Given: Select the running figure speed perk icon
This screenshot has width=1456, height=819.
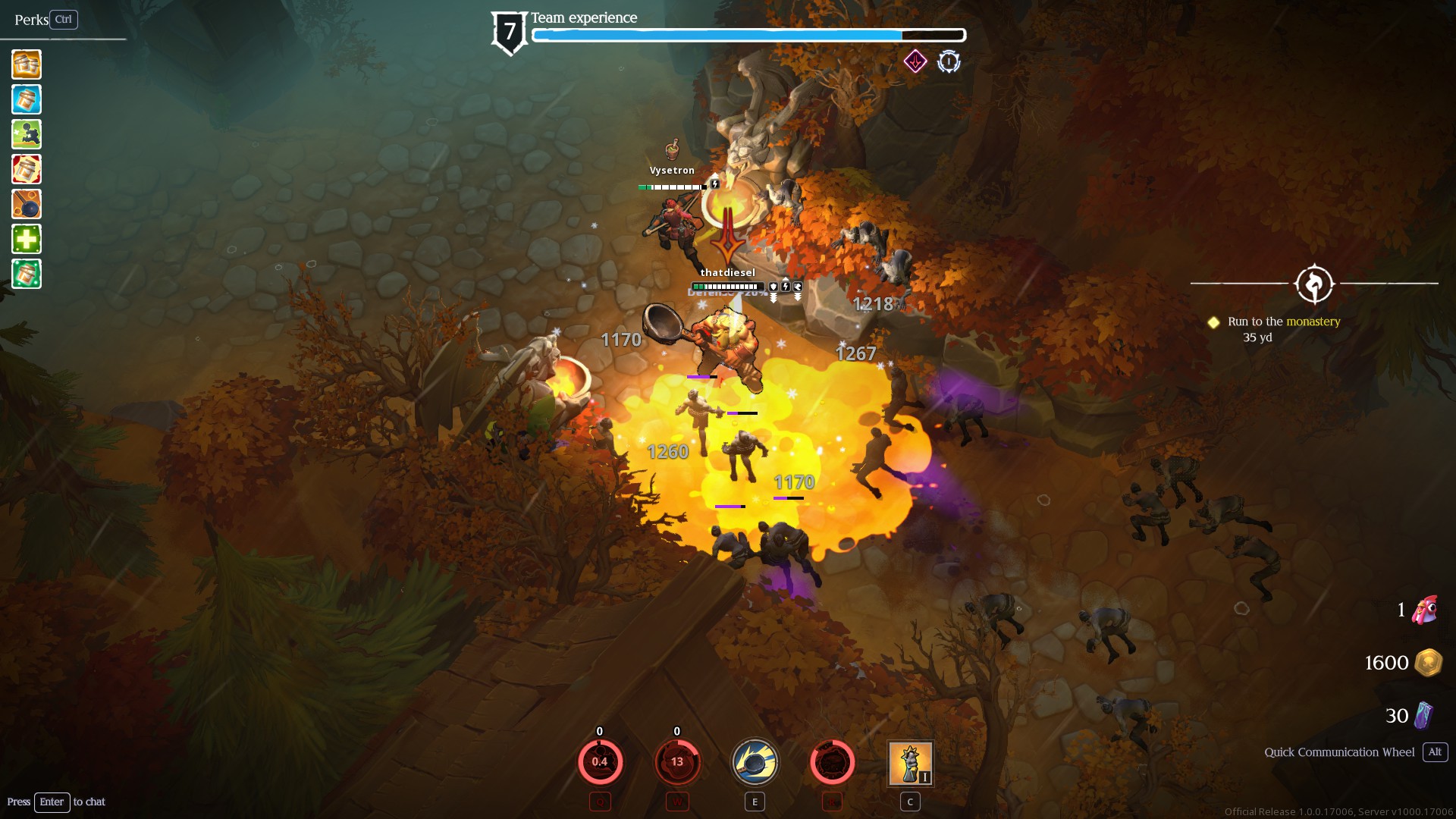Looking at the screenshot, I should coord(26,134).
